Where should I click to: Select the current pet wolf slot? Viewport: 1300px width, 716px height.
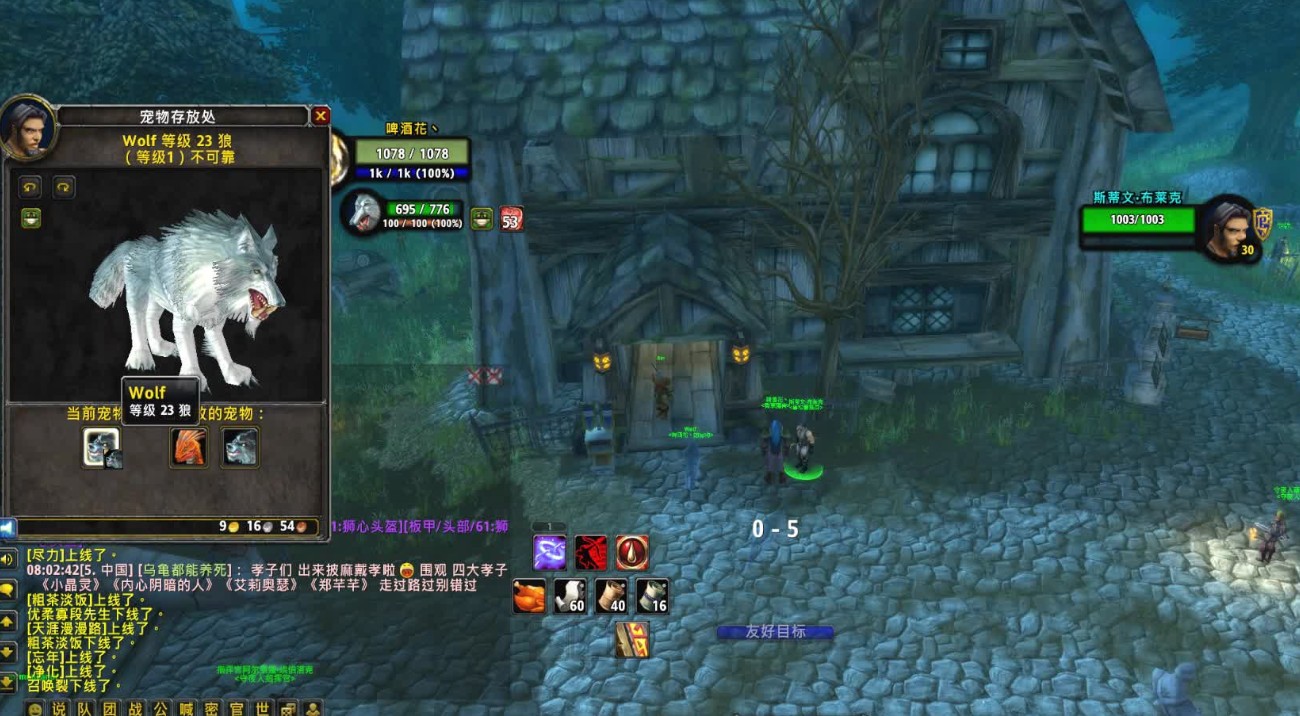coord(101,446)
